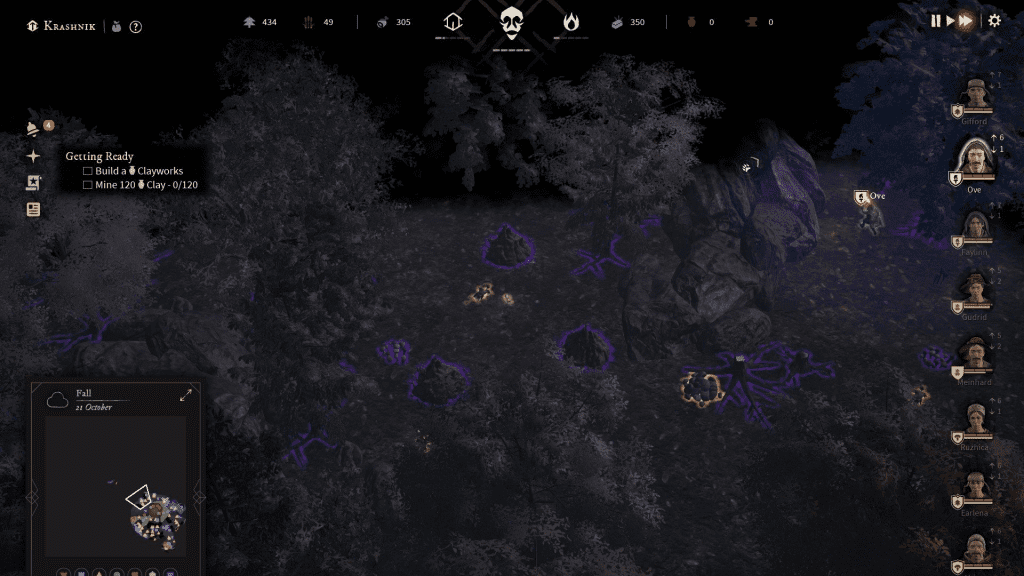Open the central skull mask emblem
Screen dimensions: 1024x576
(512, 22)
